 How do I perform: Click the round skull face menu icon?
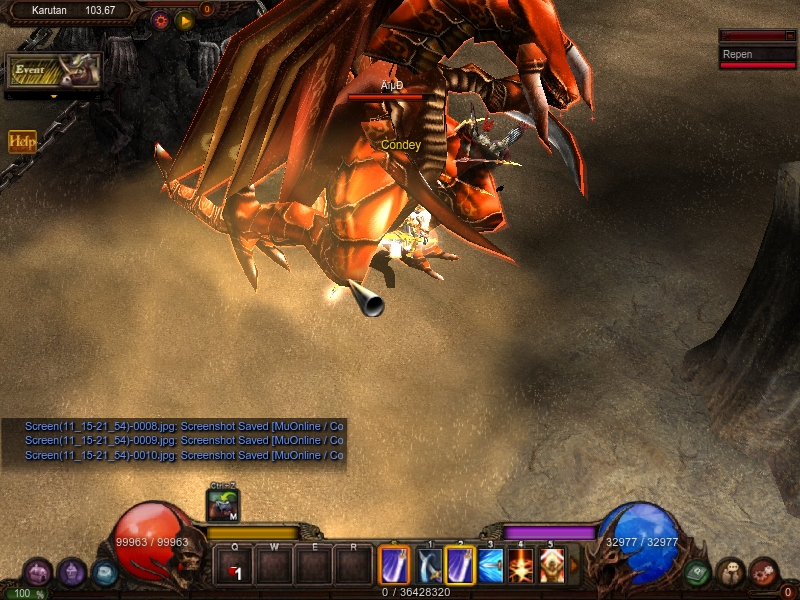[x=730, y=572]
